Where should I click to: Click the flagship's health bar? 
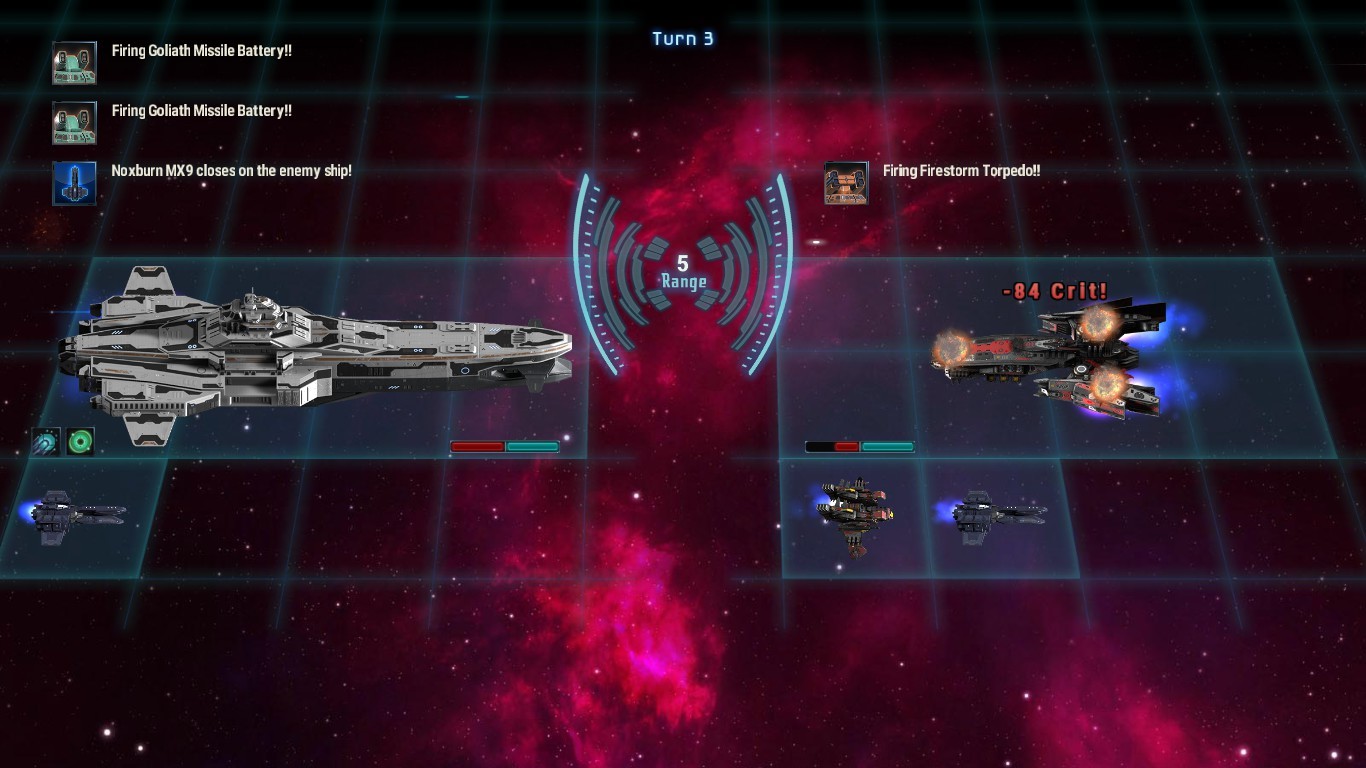tap(505, 446)
